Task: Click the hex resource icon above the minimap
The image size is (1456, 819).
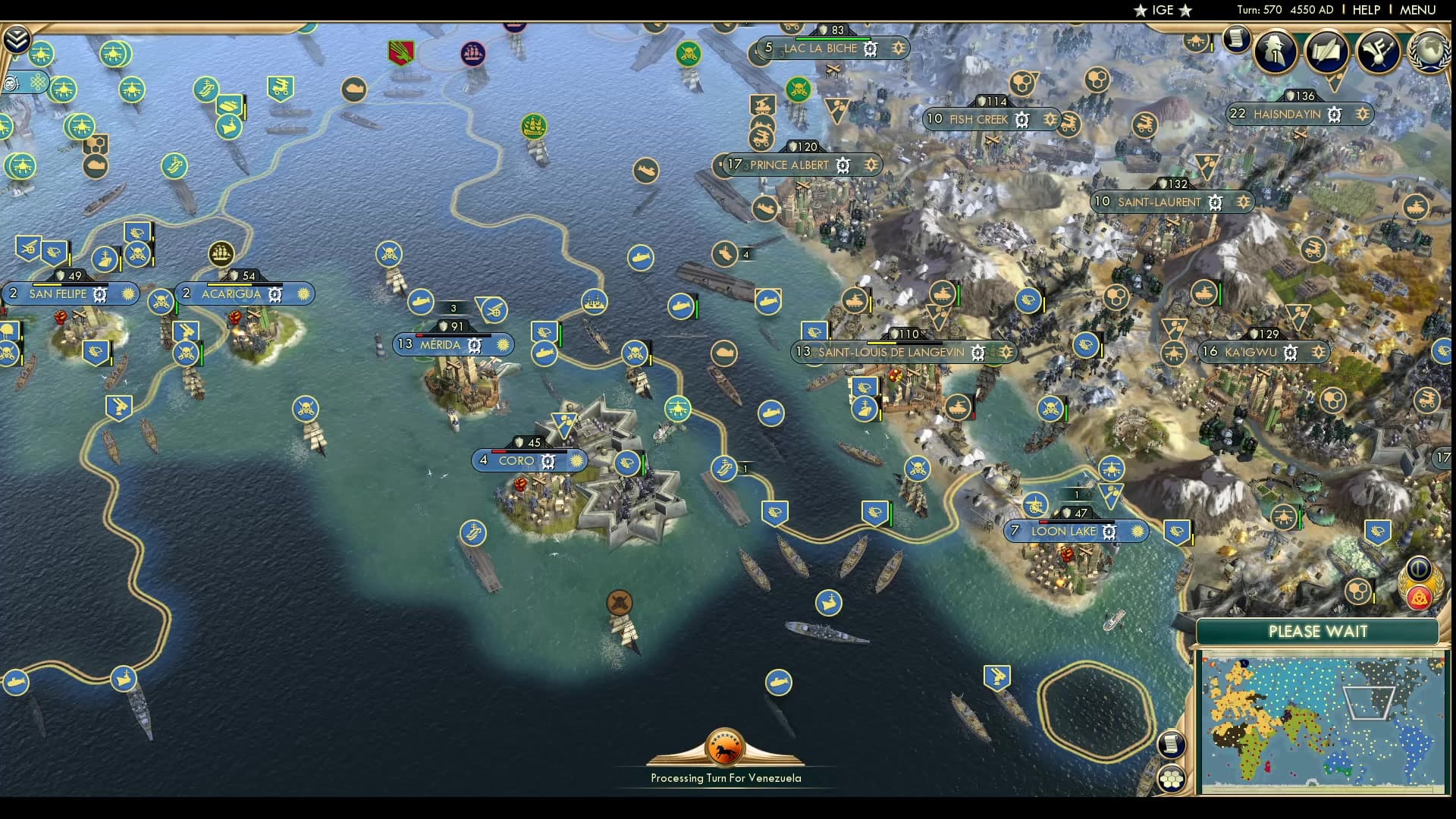Action: click(x=1357, y=592)
